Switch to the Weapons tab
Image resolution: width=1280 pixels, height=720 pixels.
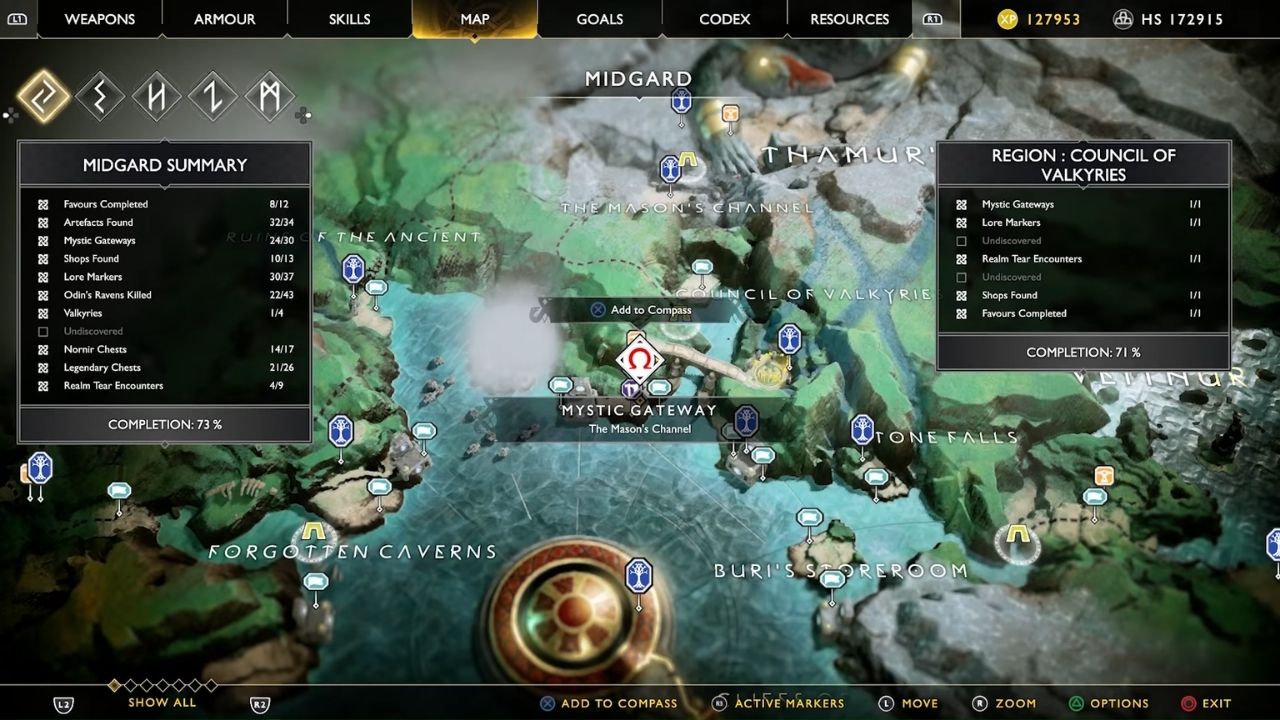pos(100,19)
